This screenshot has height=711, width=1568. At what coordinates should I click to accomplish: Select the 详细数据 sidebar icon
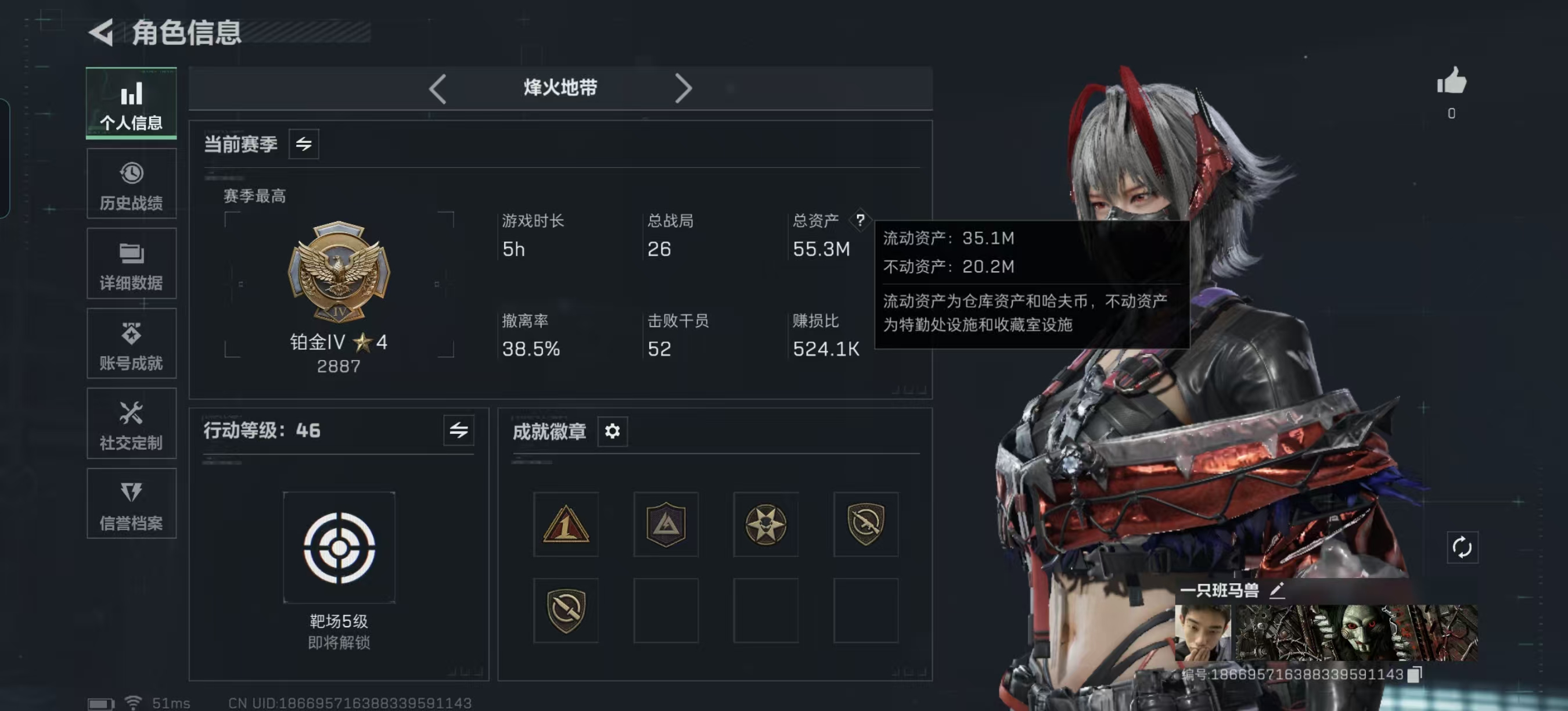point(131,264)
